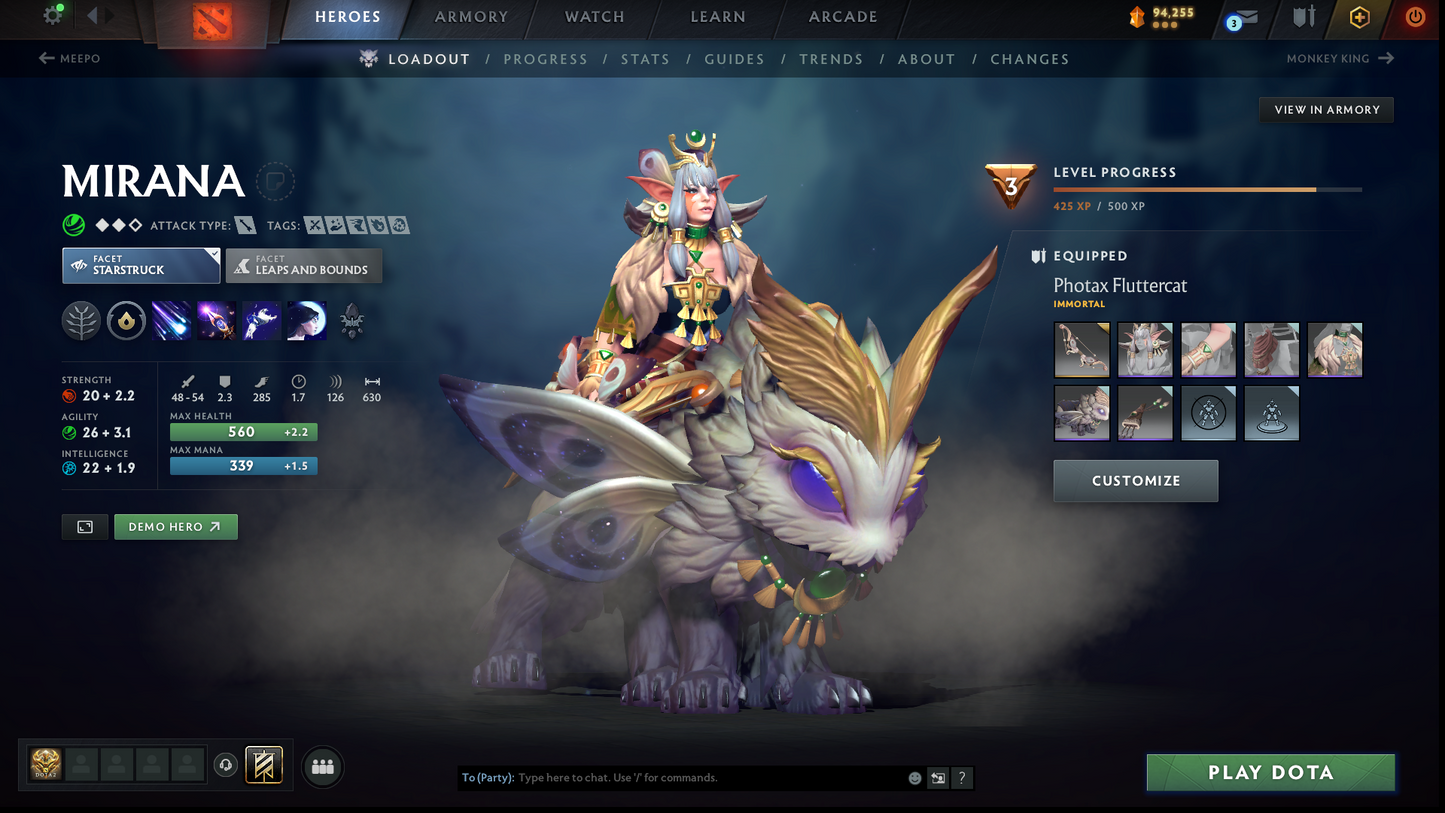The image size is (1445, 813).
Task: Switch to the Leaps and Bounds facet
Action: coord(303,265)
